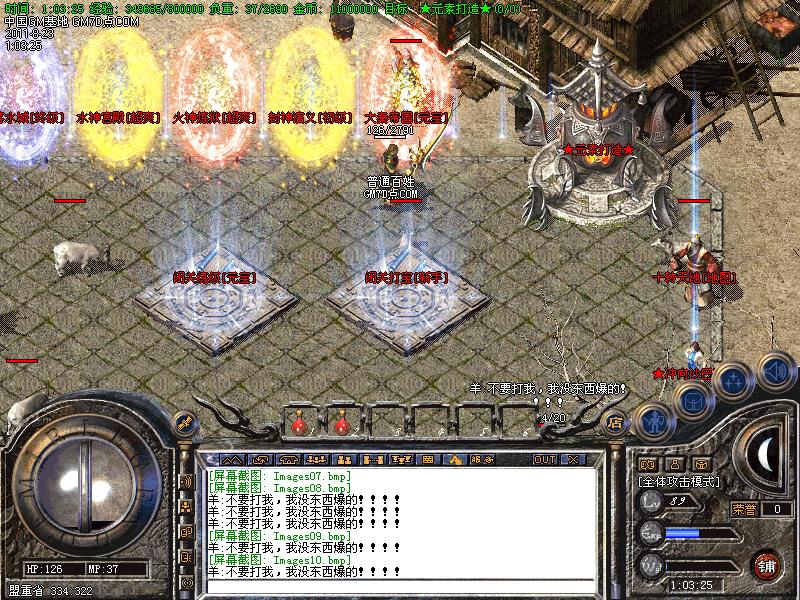Click the group-hierarchy chat side button
Viewport: 800px width, 600px height.
[186, 507]
